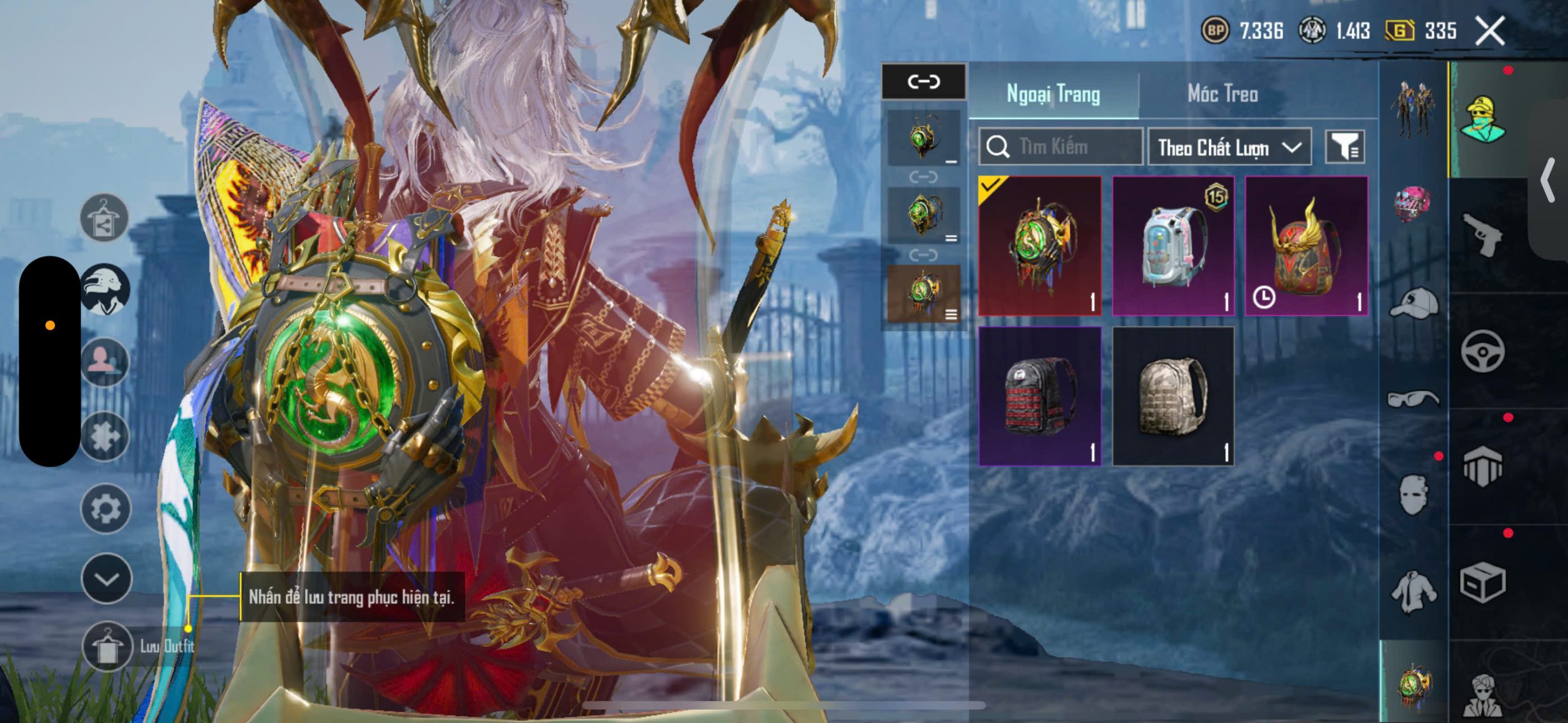Screen dimensions: 1568x723
Task: Open the filter funnel button
Action: 1344,147
